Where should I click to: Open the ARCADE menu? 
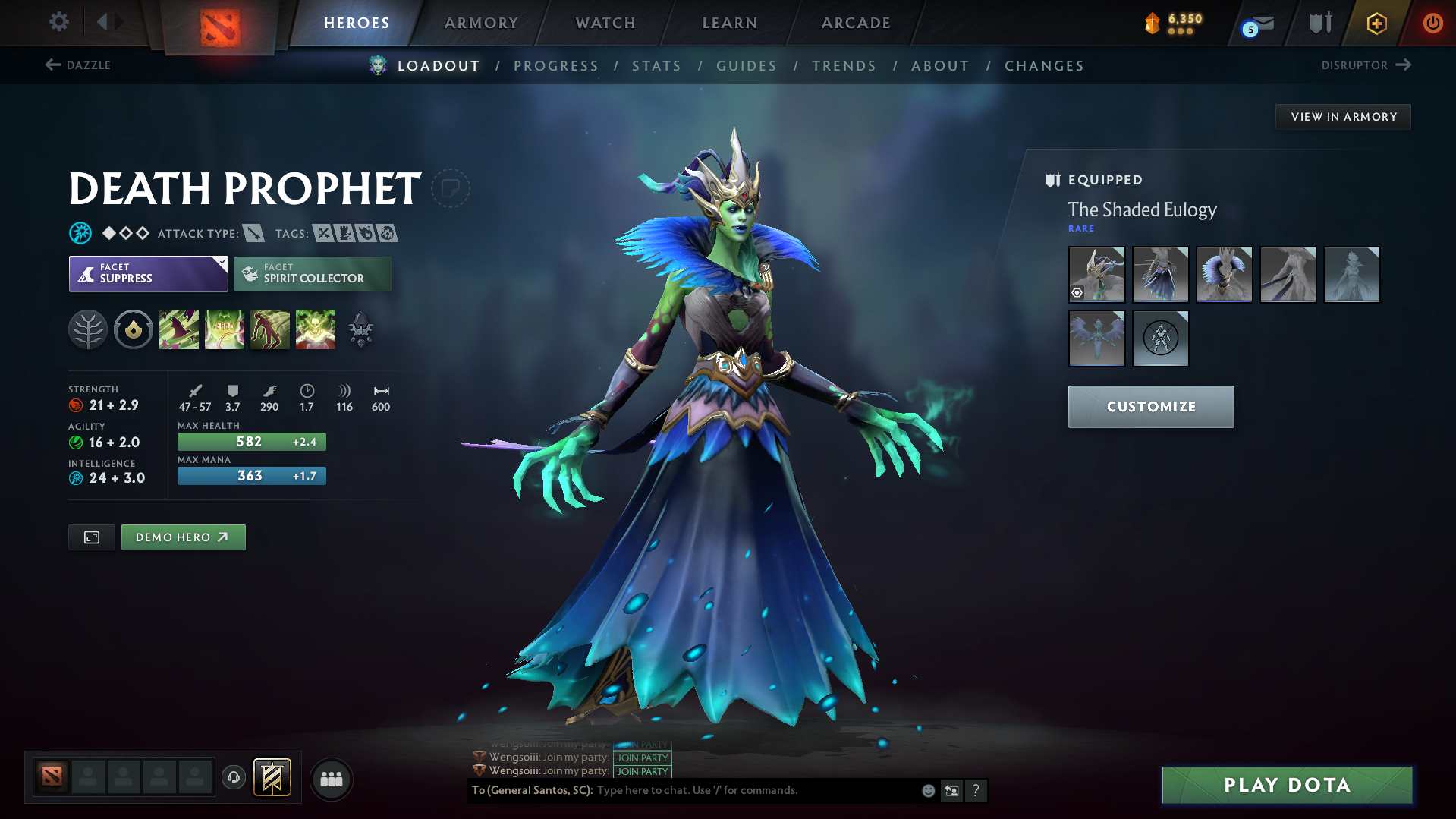pyautogui.click(x=855, y=23)
